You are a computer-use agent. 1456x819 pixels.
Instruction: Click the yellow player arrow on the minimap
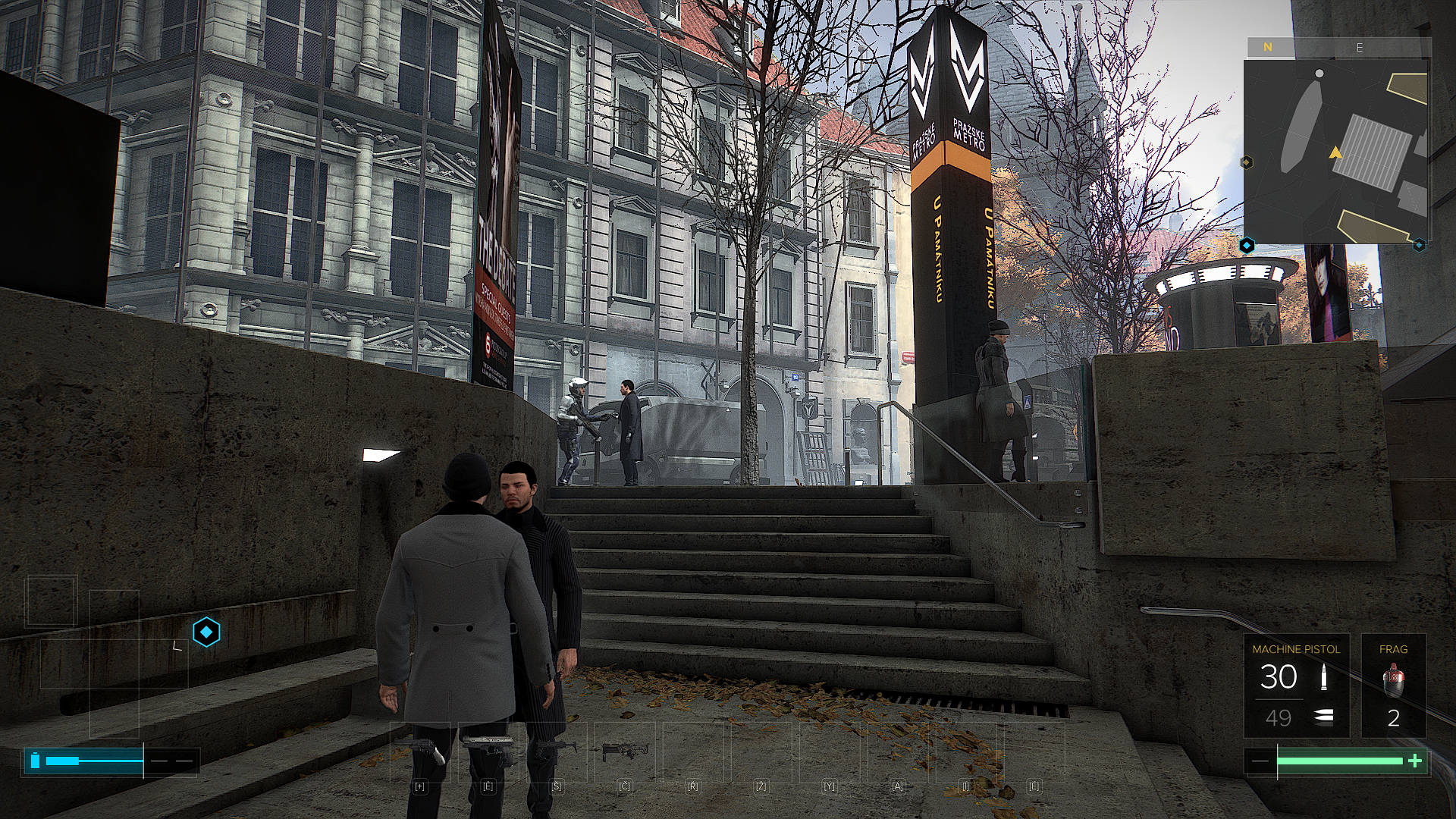pyautogui.click(x=1335, y=153)
